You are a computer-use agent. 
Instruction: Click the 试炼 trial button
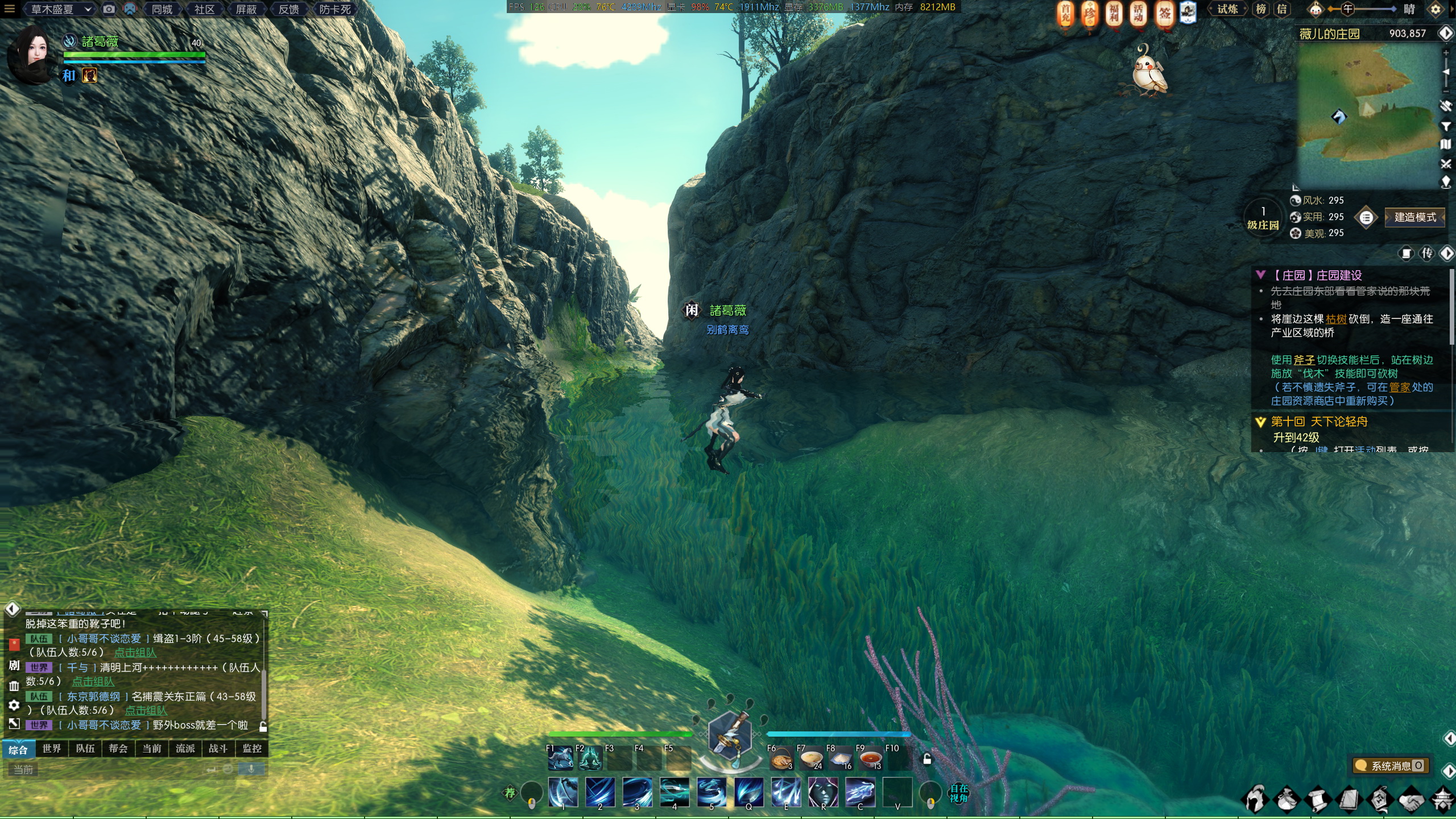pyautogui.click(x=1227, y=9)
